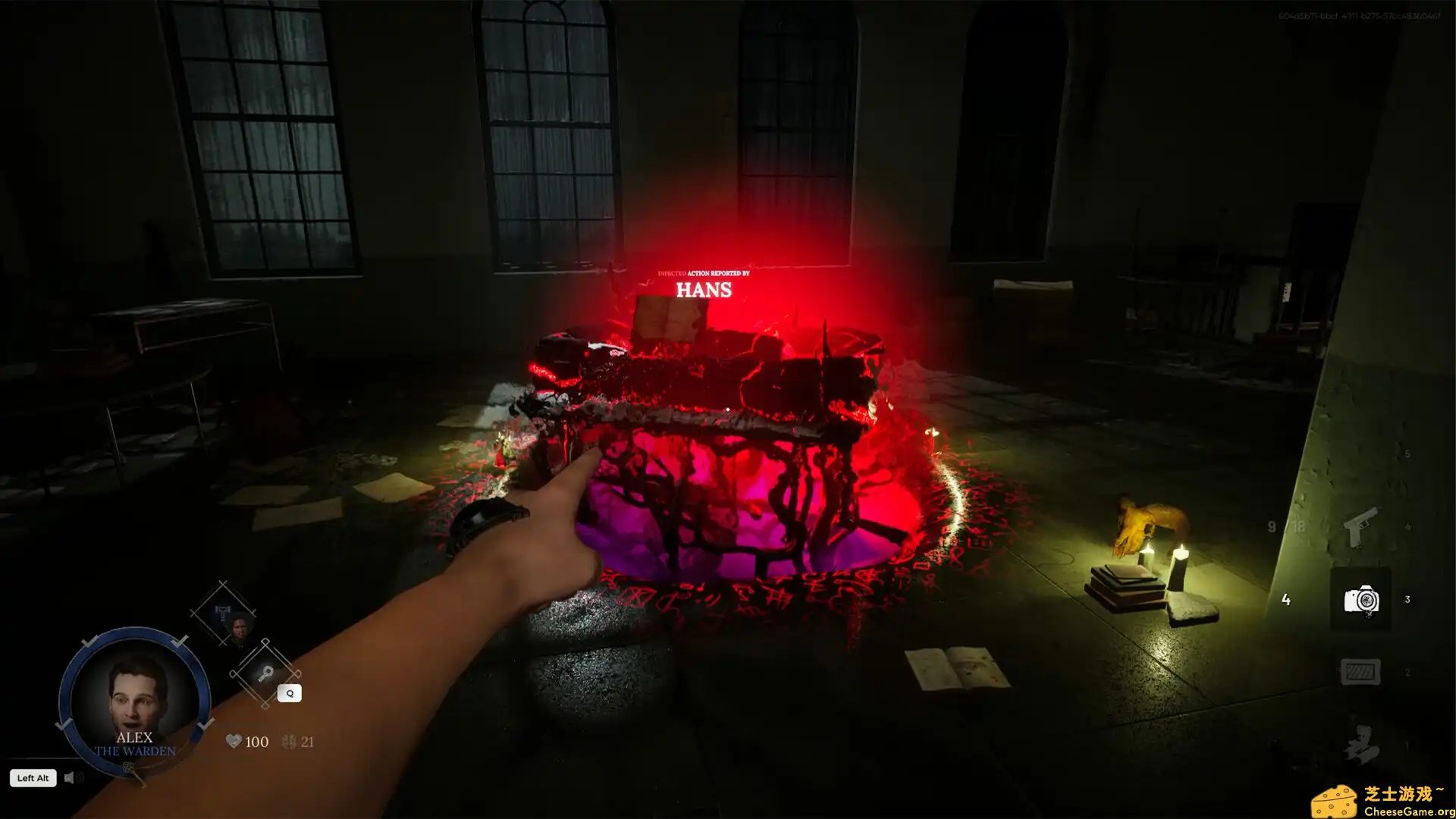Select the camera item in the inventory

coord(1361,600)
